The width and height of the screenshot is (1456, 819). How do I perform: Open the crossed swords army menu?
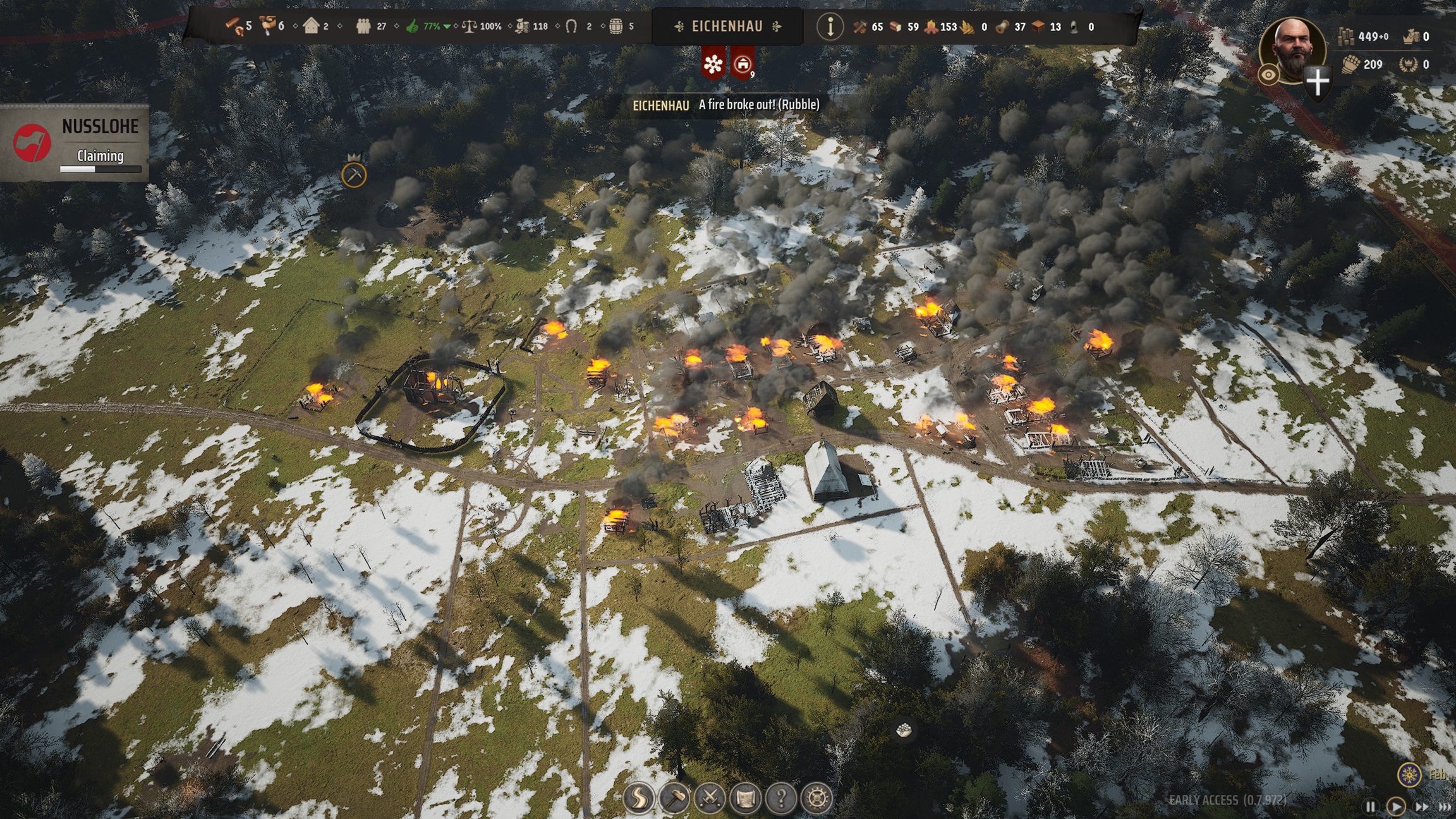pyautogui.click(x=710, y=798)
